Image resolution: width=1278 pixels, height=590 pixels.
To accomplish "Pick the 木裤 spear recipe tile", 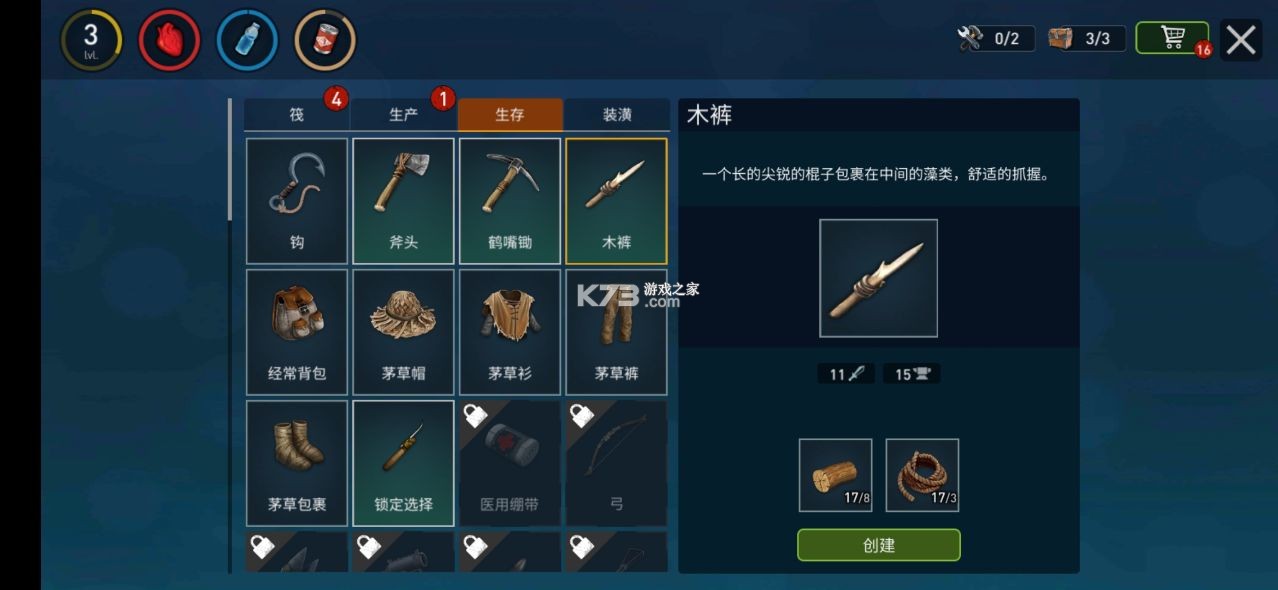I will coord(616,200).
